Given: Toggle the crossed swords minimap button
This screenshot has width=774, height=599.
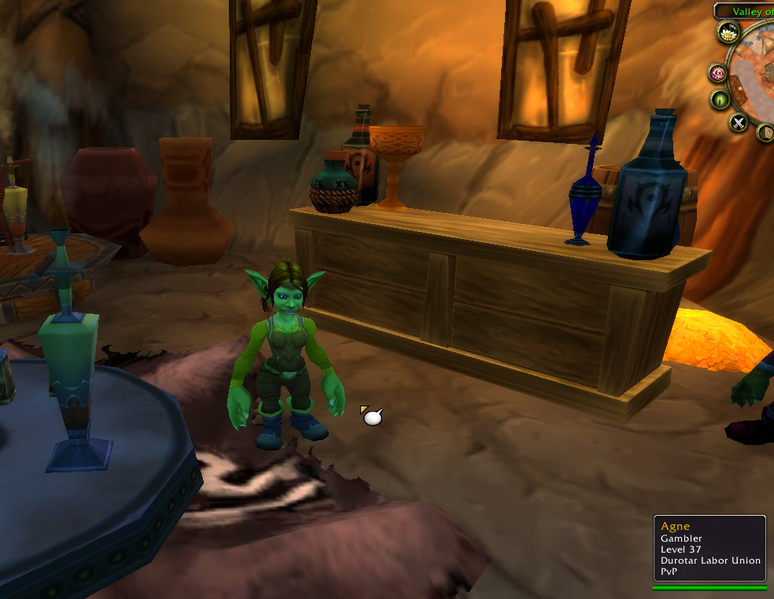Looking at the screenshot, I should (x=738, y=123).
